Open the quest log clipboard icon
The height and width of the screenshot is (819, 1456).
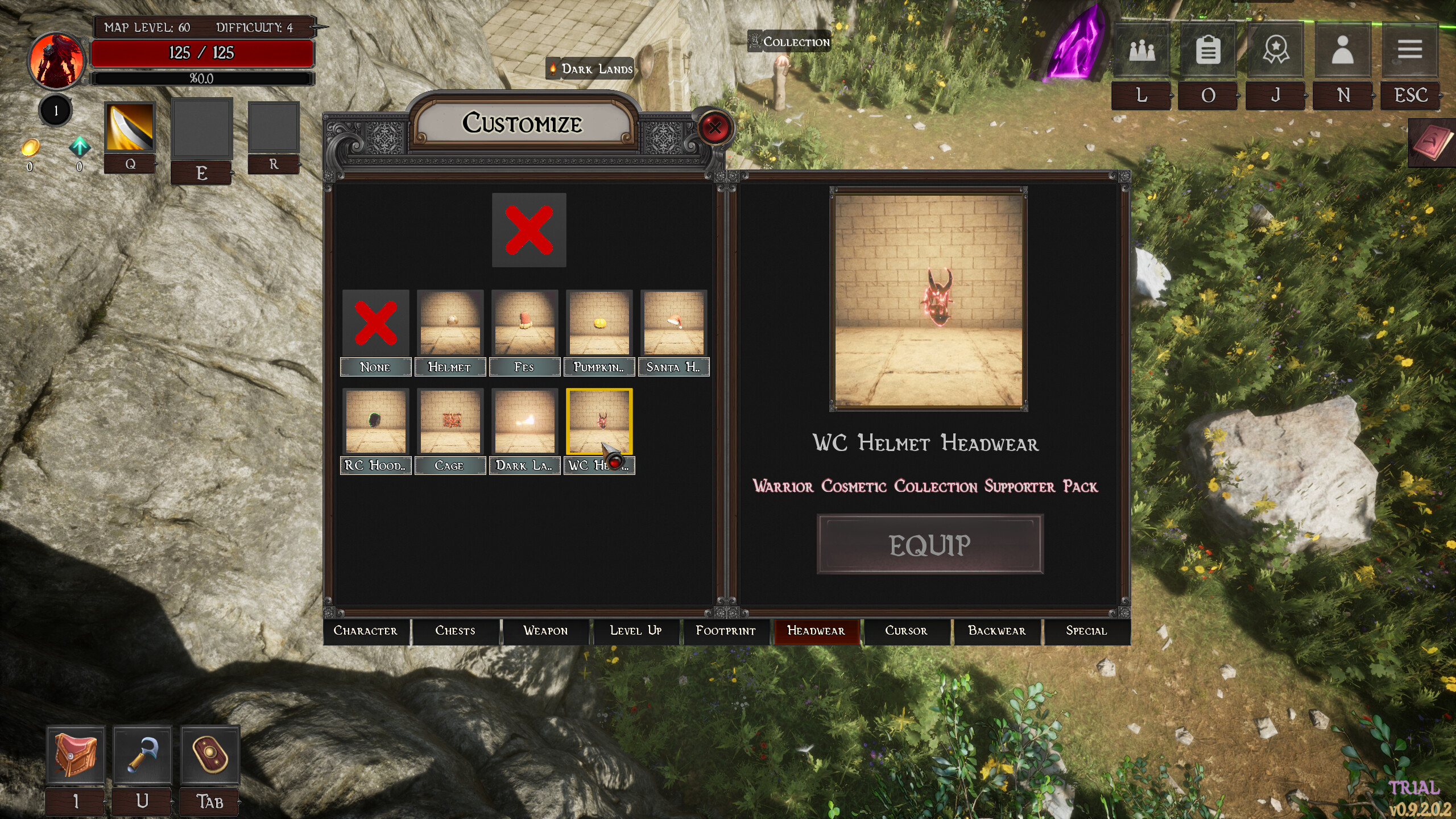1209,50
